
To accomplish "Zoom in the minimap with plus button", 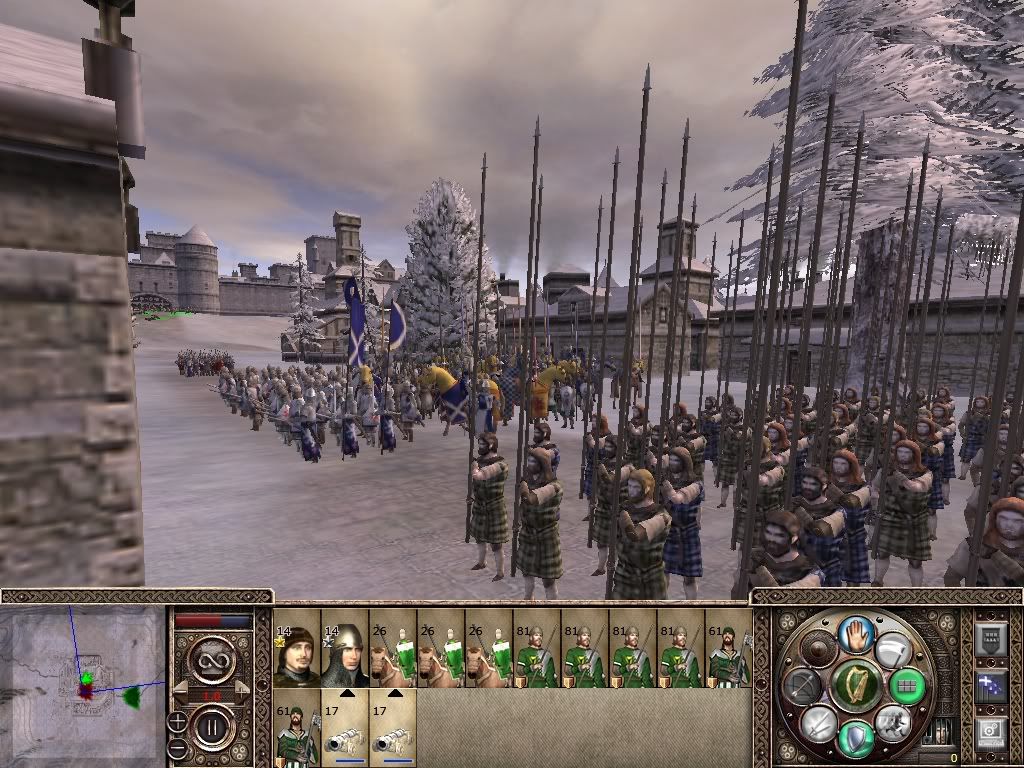I will point(177,720).
